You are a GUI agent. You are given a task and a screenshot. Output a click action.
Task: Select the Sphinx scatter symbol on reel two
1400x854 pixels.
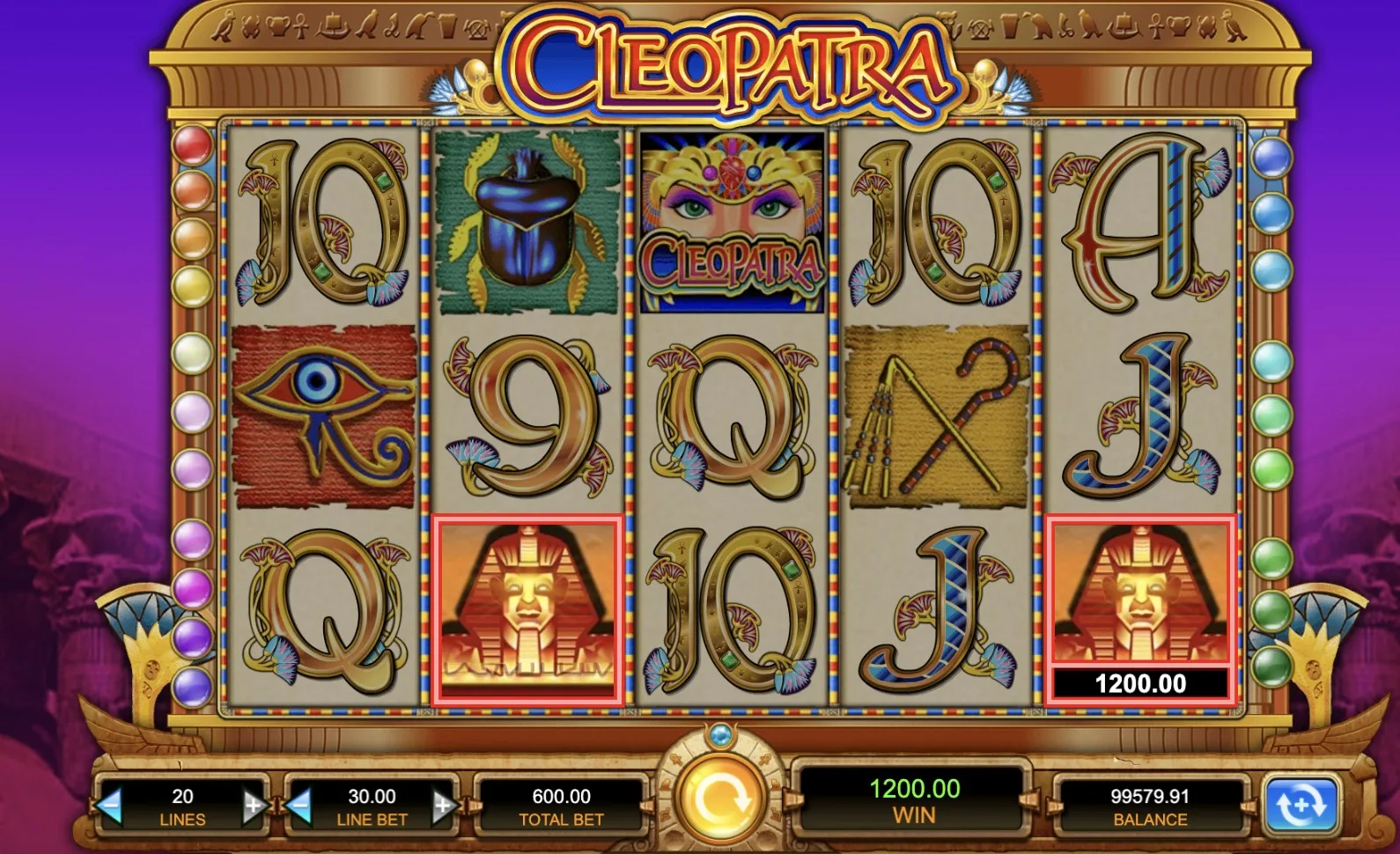[528, 607]
